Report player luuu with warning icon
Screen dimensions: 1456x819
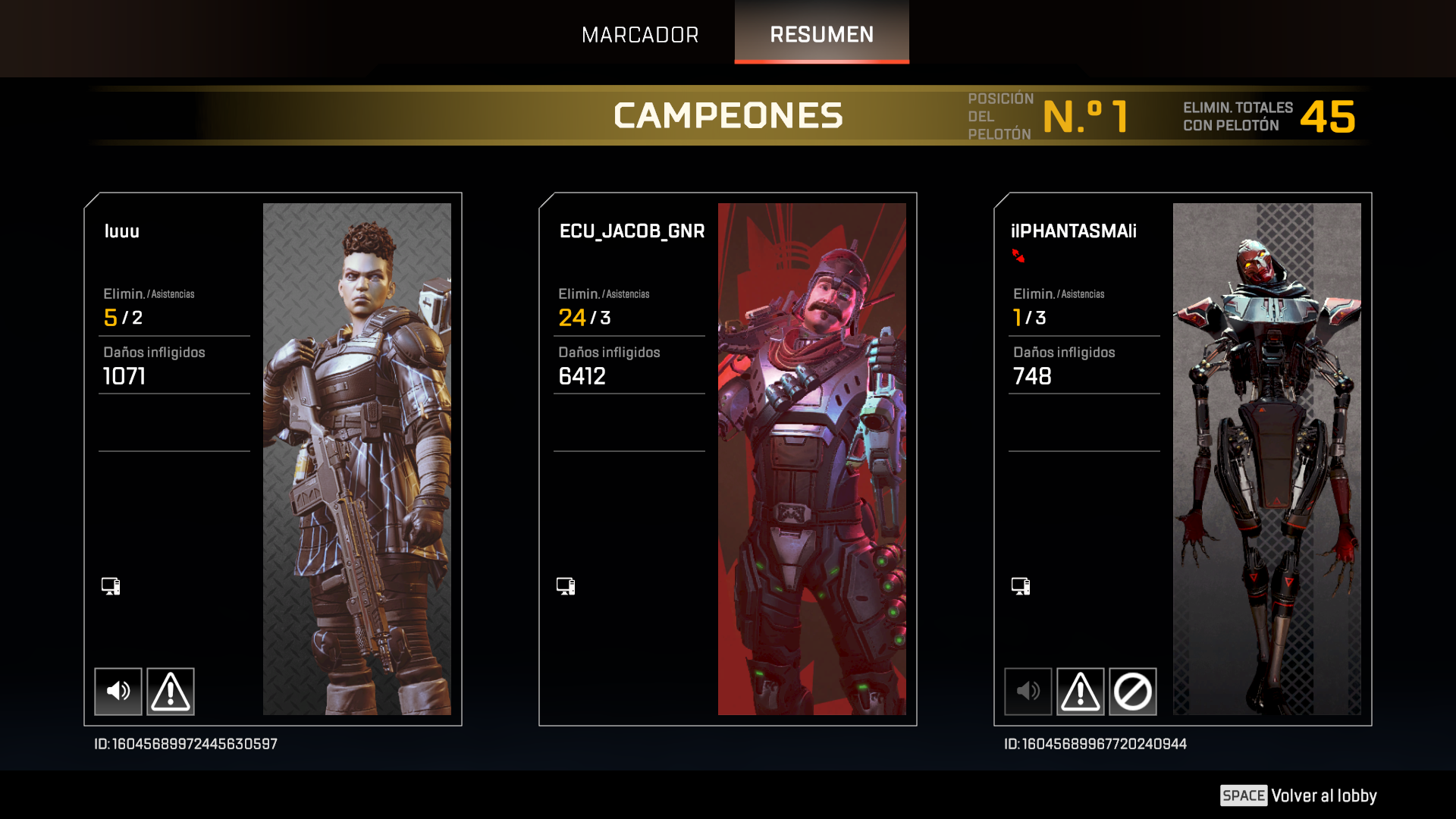point(171,691)
